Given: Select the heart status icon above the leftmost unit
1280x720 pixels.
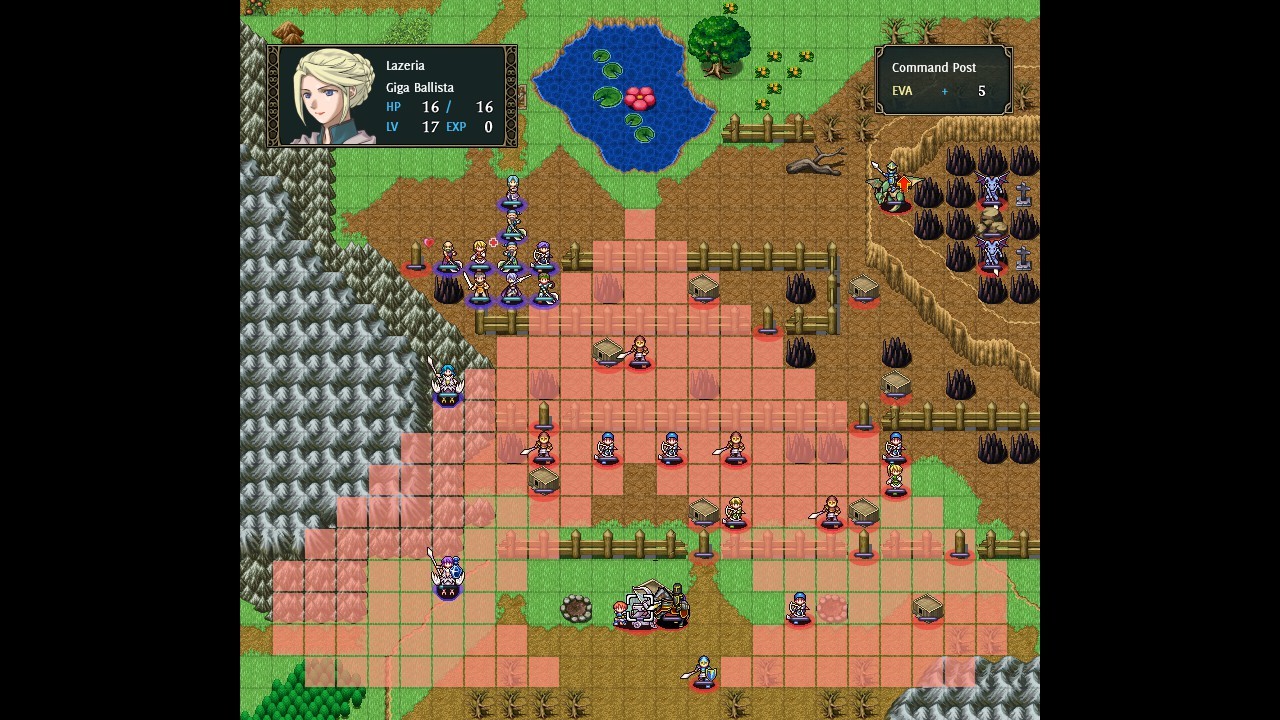Looking at the screenshot, I should 428,242.
